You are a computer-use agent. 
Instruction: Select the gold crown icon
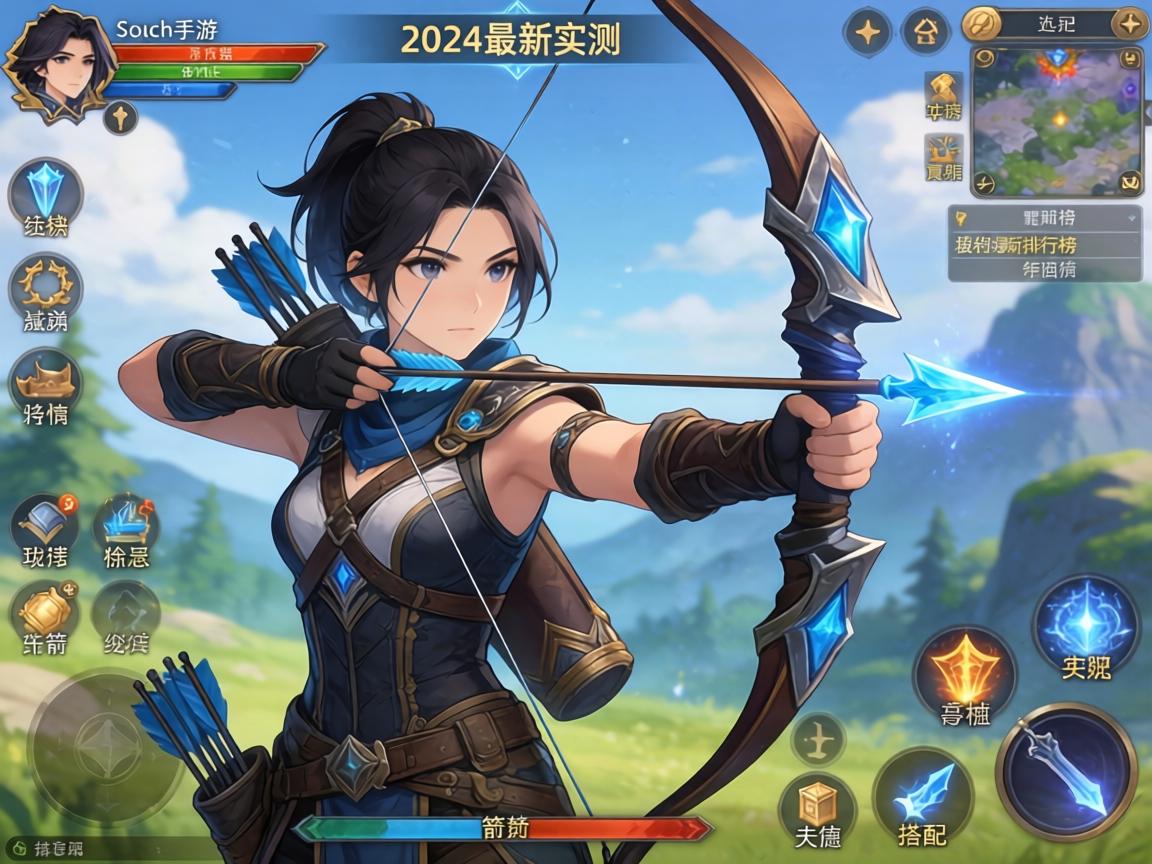46,382
